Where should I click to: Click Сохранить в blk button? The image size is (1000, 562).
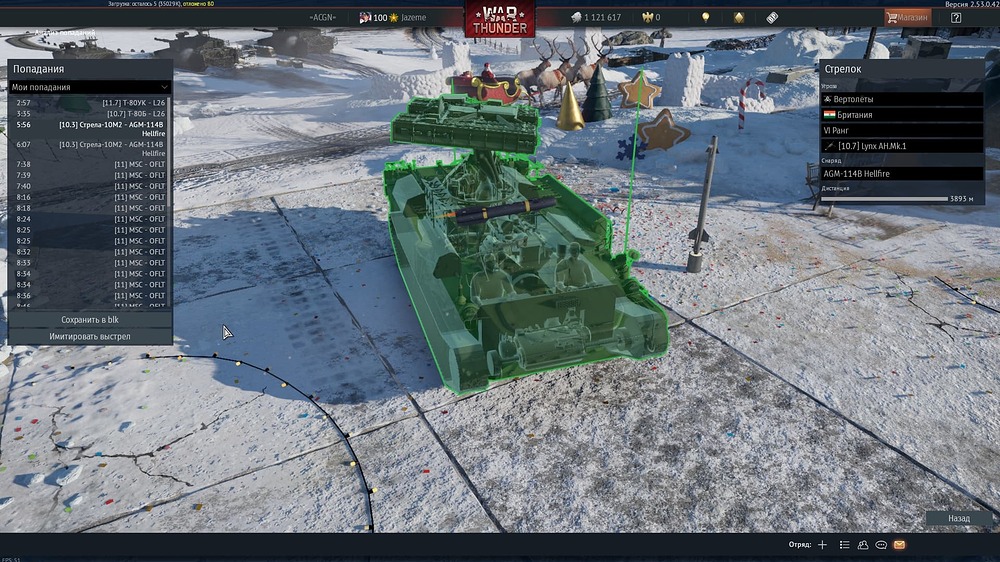click(x=90, y=320)
